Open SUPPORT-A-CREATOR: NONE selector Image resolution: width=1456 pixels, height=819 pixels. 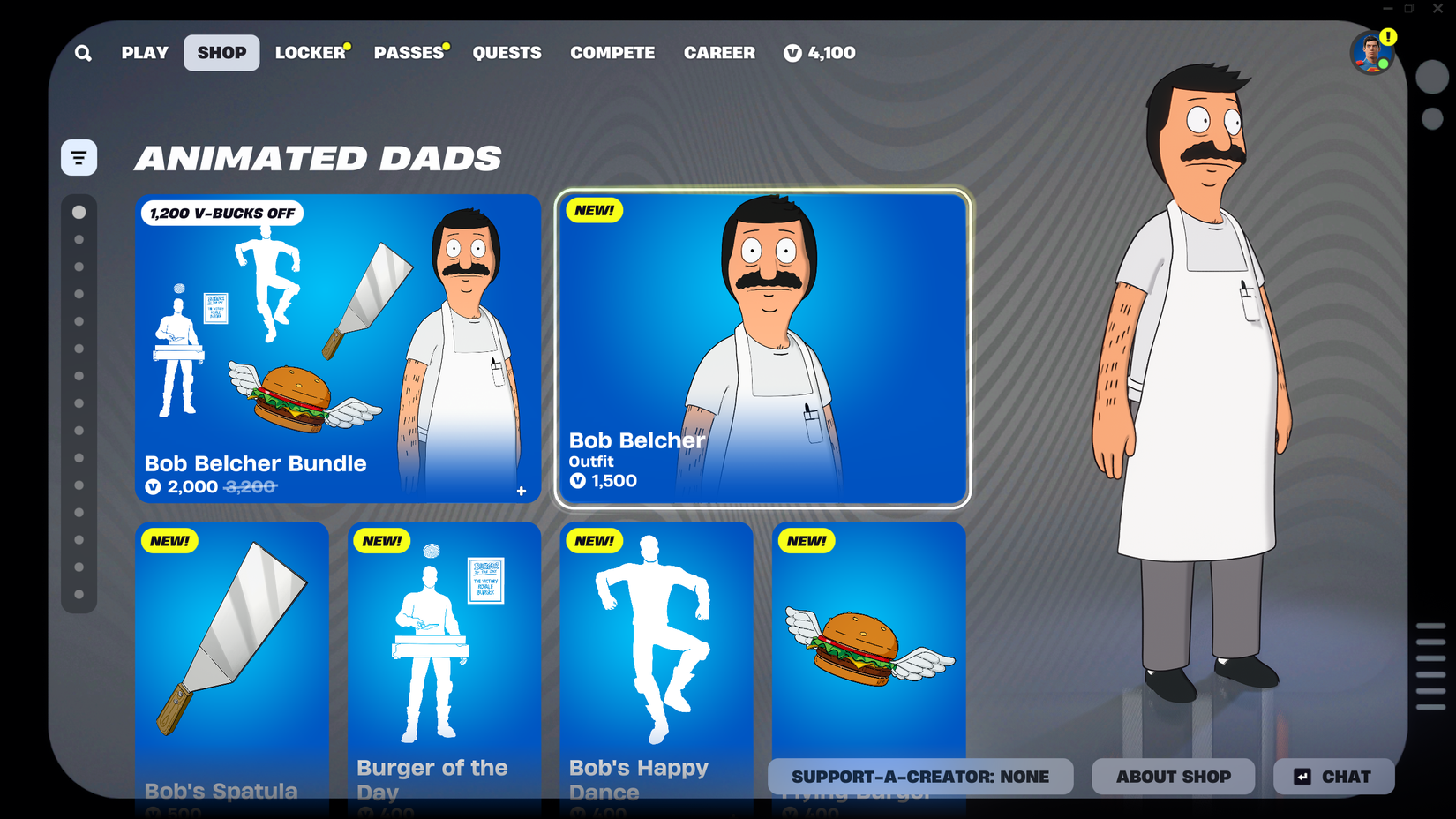921,777
